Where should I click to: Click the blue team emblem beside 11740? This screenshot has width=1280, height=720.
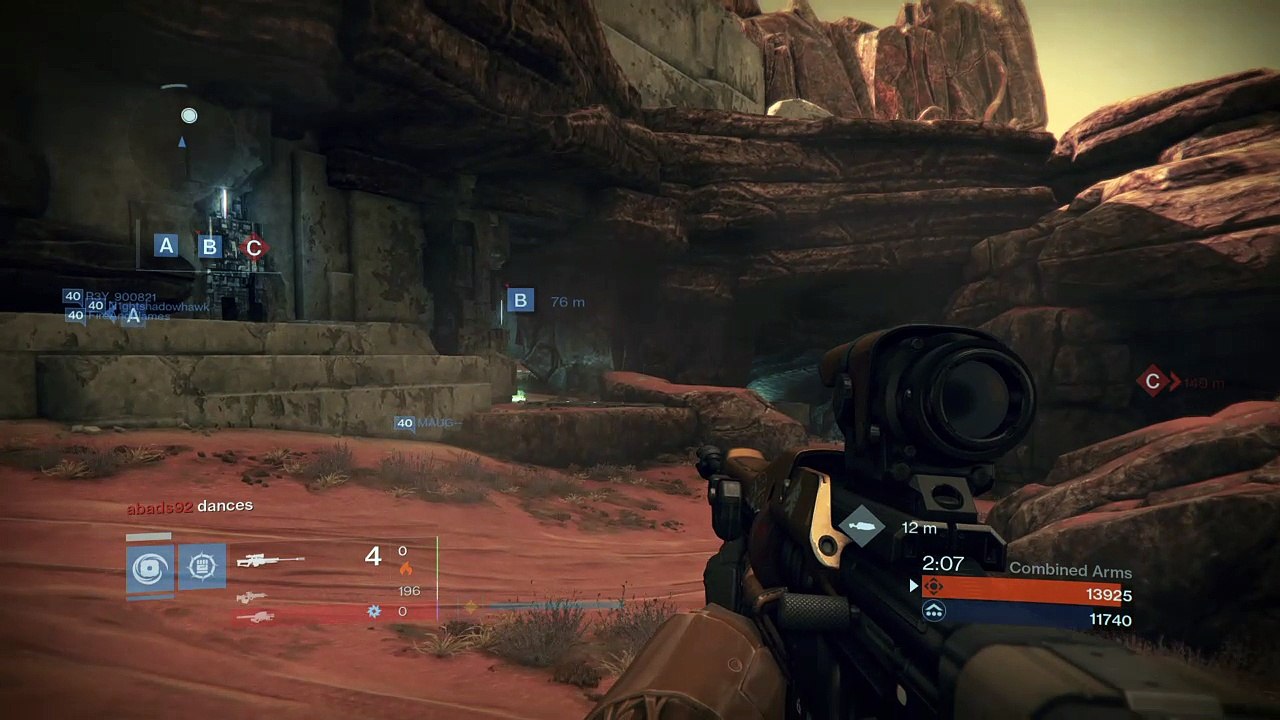coord(934,612)
